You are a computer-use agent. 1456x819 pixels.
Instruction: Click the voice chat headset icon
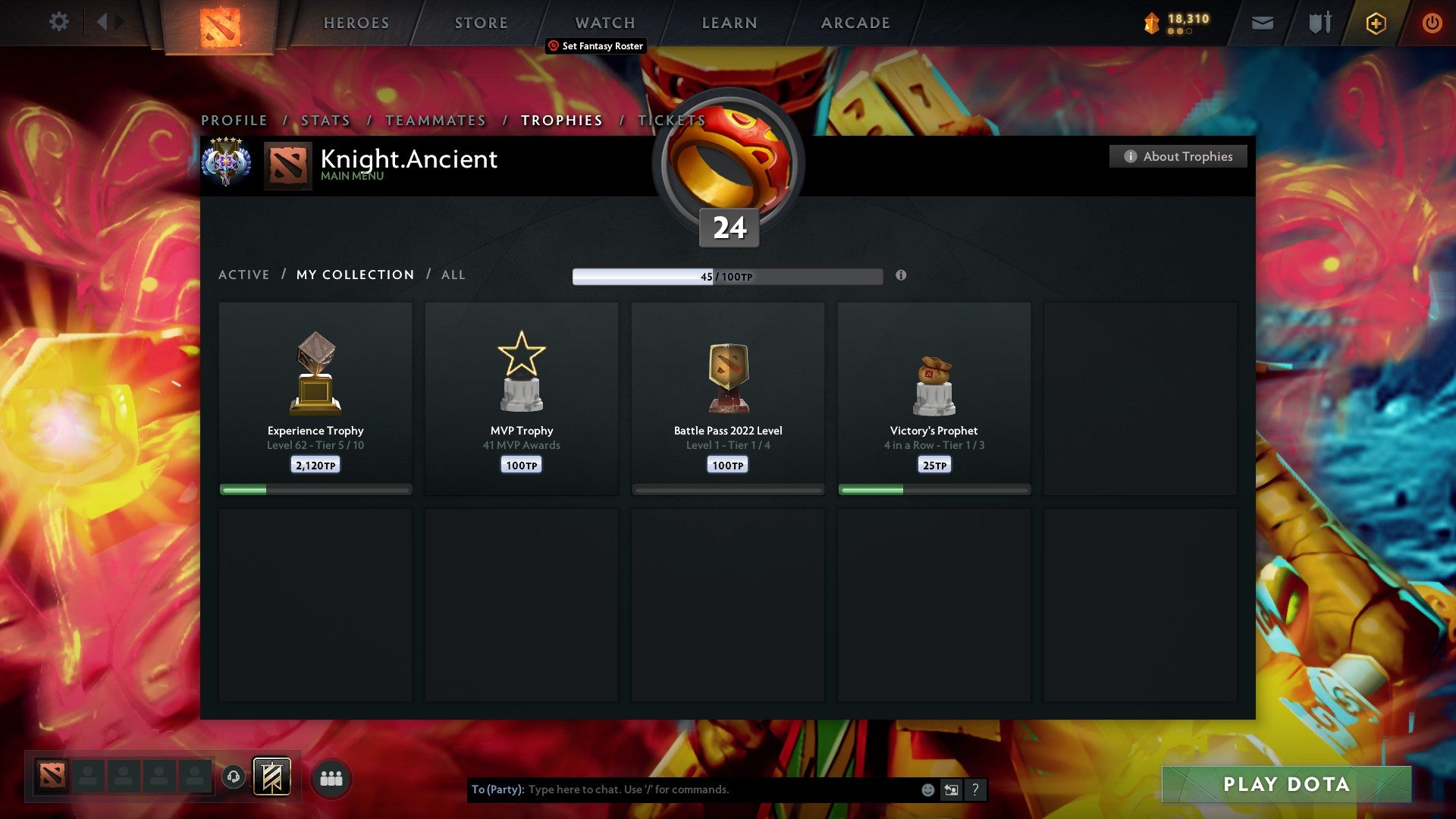234,777
